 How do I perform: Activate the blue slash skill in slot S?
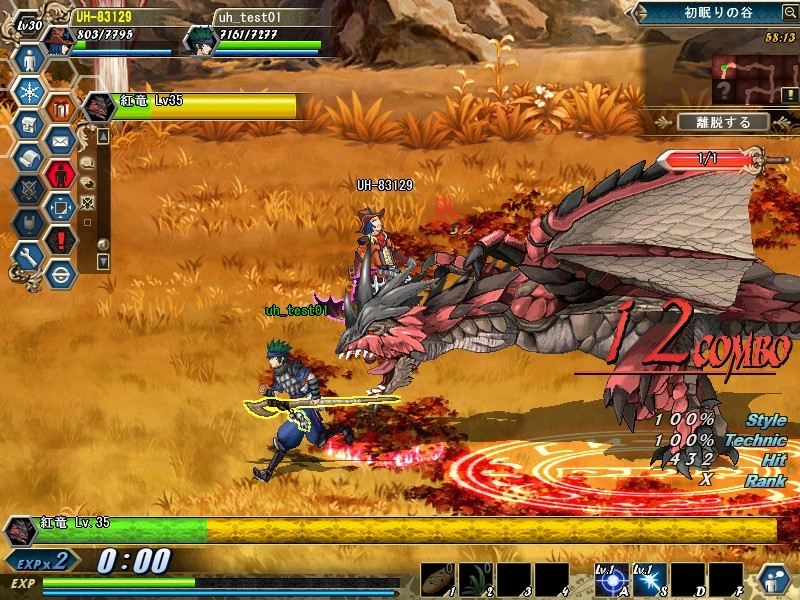[x=649, y=578]
